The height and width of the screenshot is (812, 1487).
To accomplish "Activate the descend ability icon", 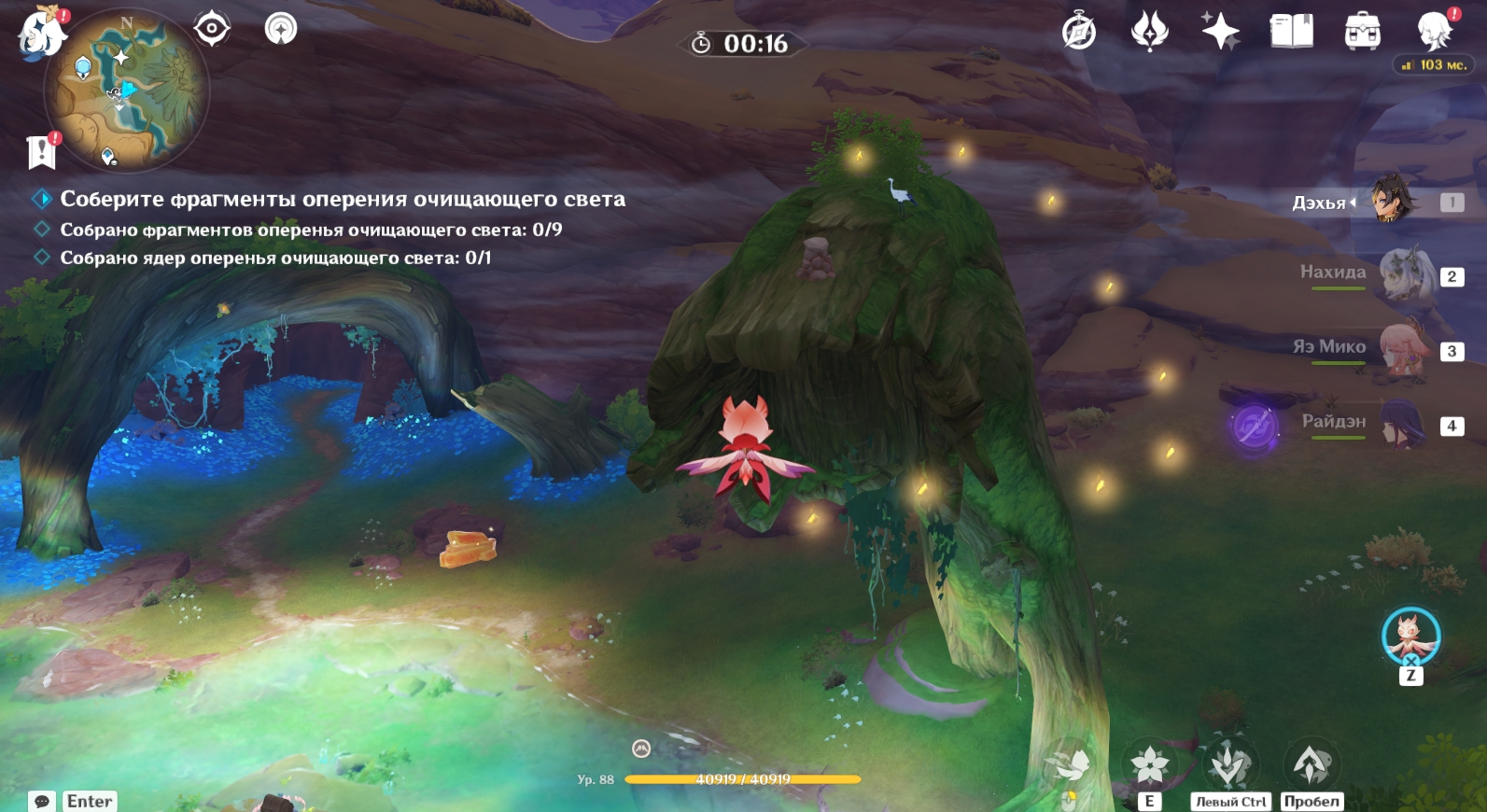I will (x=1230, y=765).
